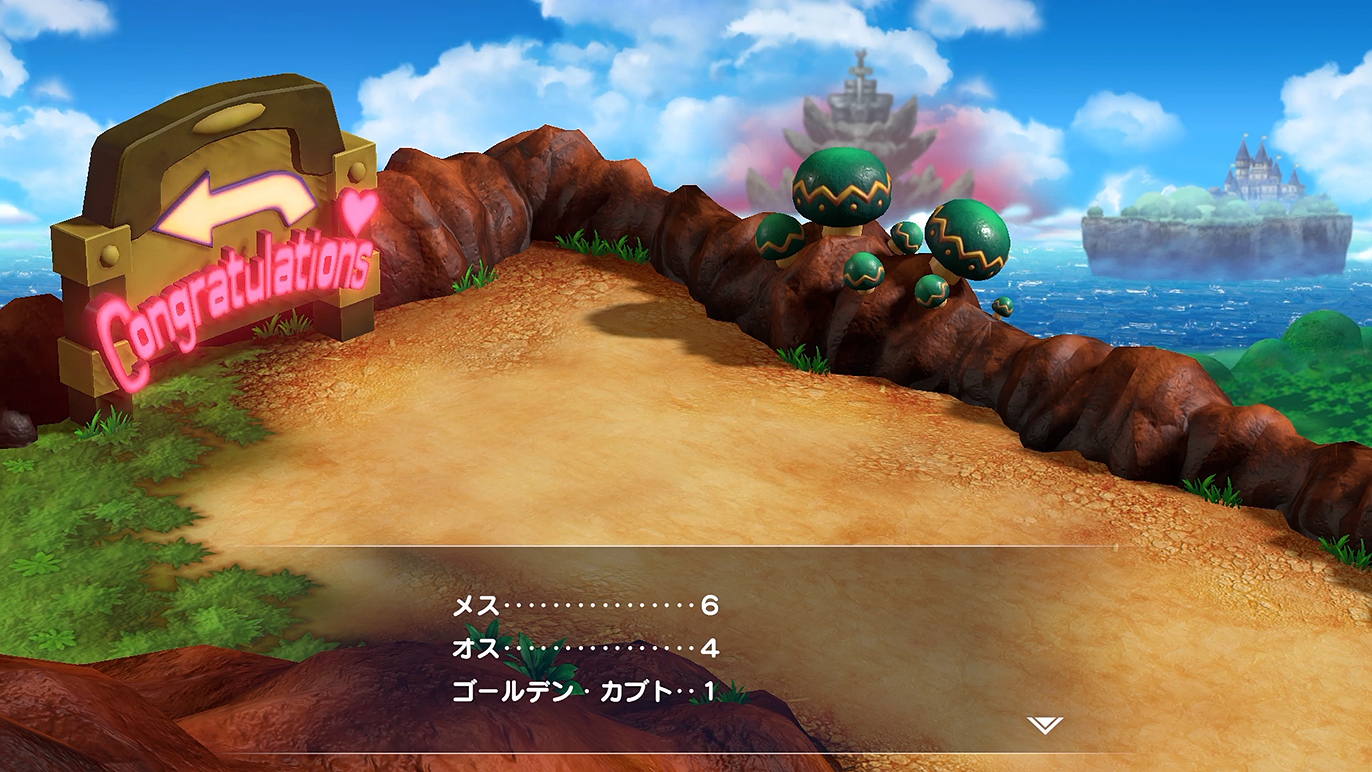Click the dotted leader after オス
The width and height of the screenshot is (1372, 772).
595,648
